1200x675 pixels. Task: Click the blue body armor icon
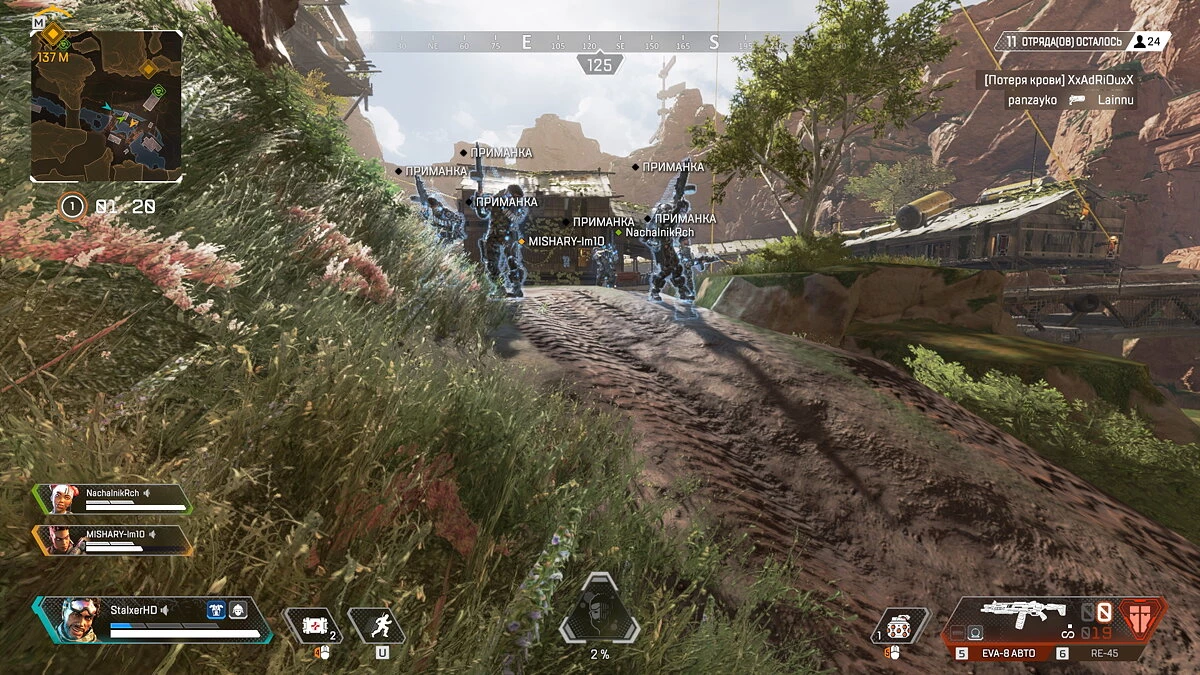coord(216,610)
